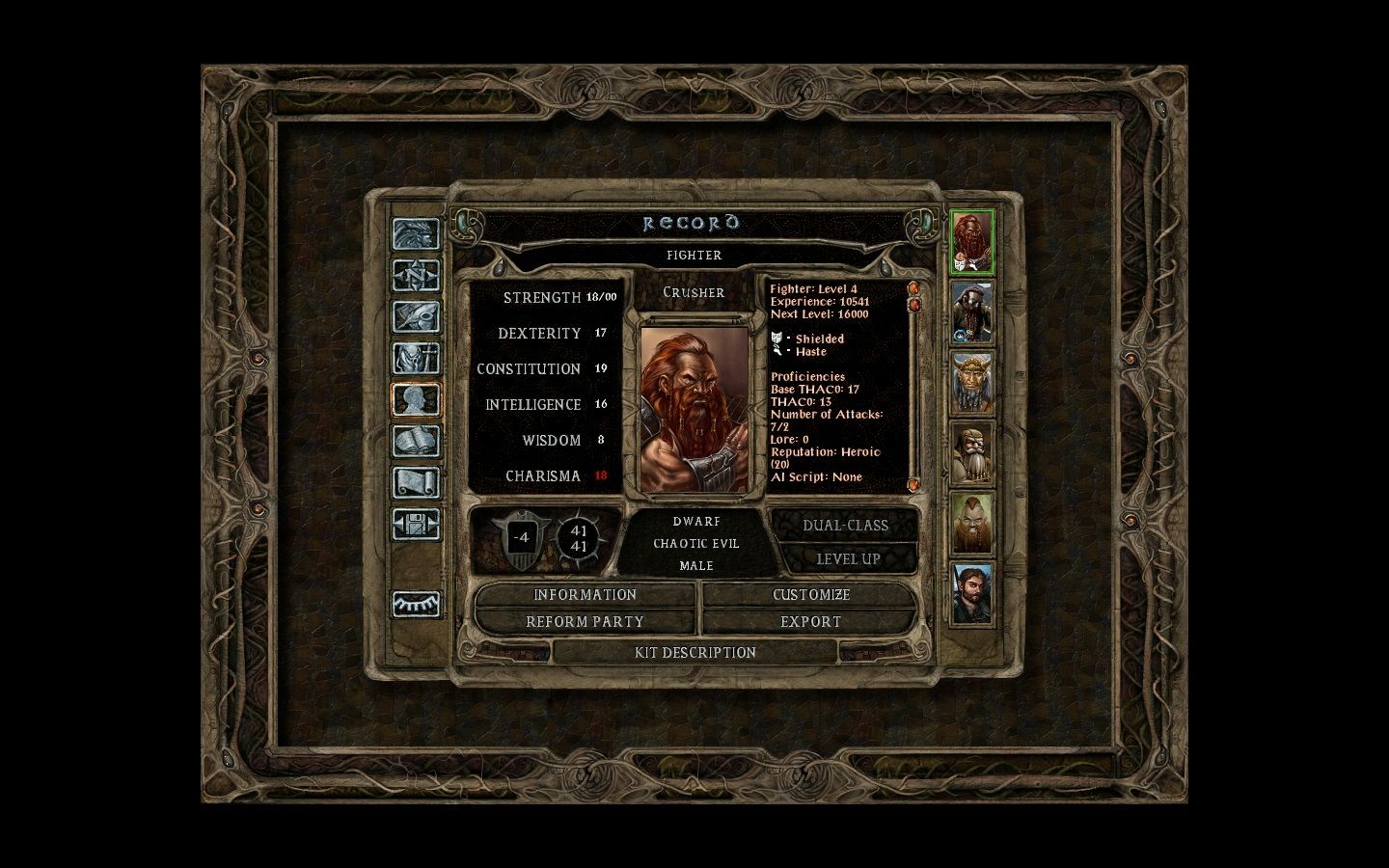
Task: Rest the party with the closed-eye icon
Action: 416,604
